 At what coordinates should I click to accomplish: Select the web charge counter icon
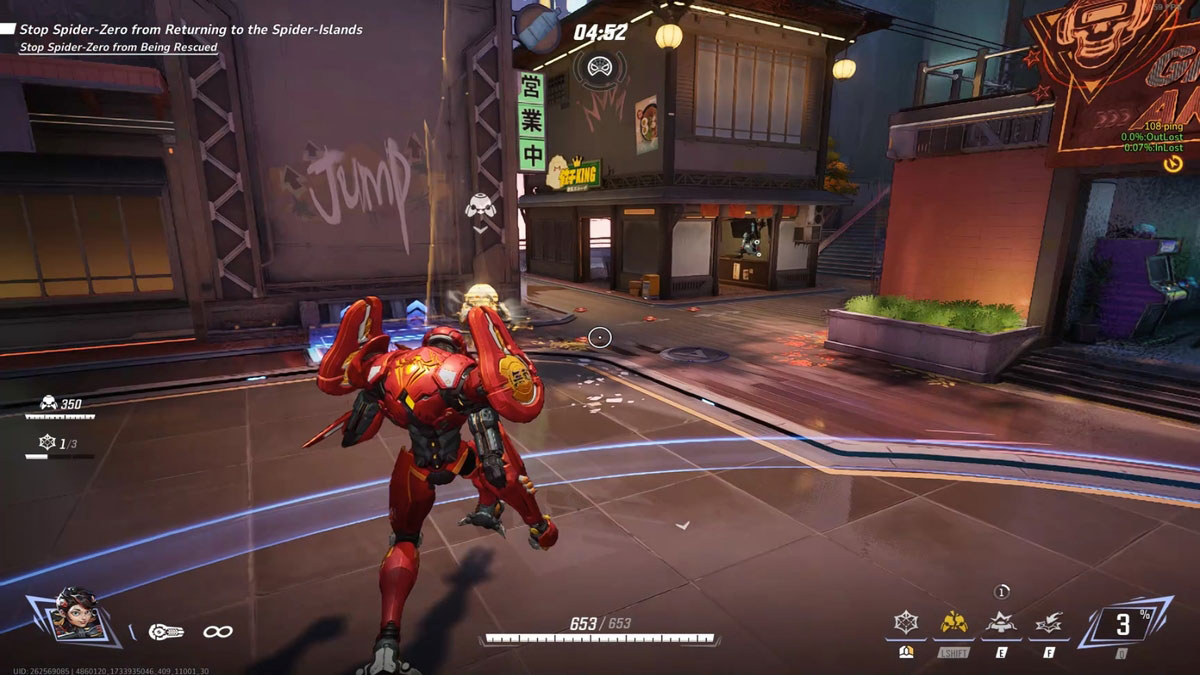(x=46, y=442)
